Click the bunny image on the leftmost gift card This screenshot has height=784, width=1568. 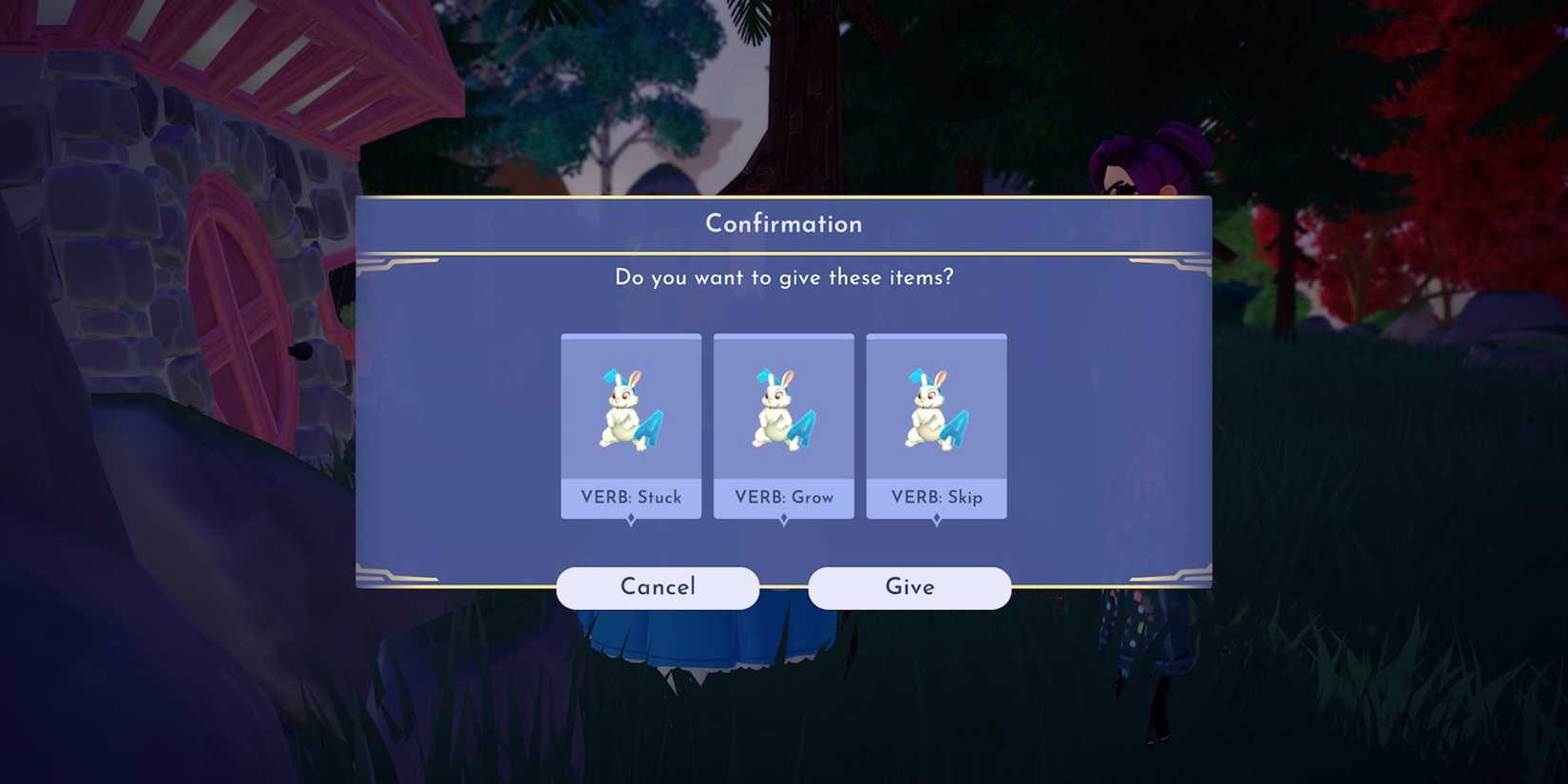(631, 409)
